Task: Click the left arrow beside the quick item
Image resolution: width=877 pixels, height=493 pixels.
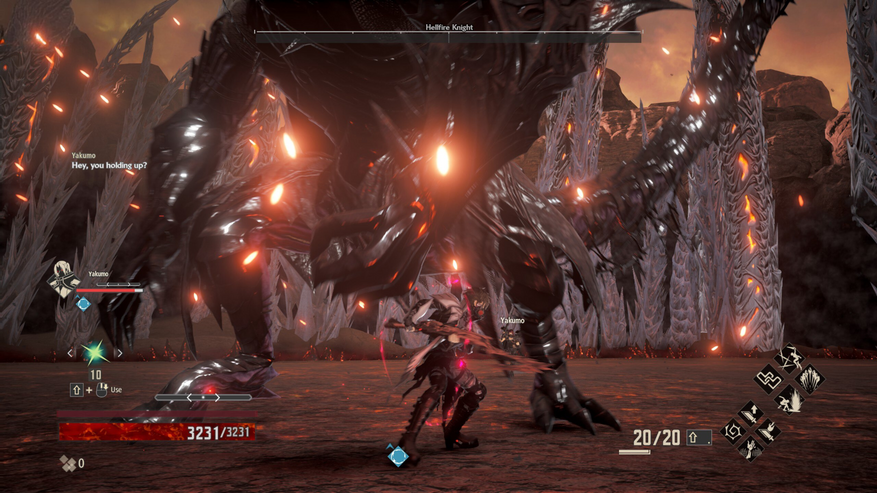Action: (70, 353)
